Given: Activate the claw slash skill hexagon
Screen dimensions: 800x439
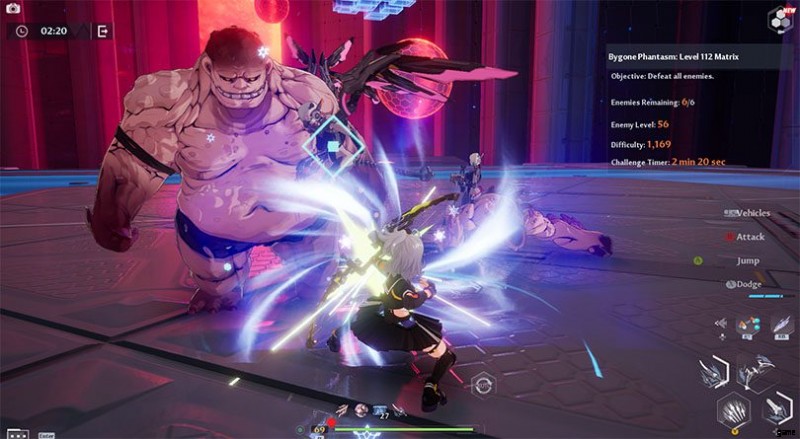Looking at the screenshot, I should coord(734,411).
